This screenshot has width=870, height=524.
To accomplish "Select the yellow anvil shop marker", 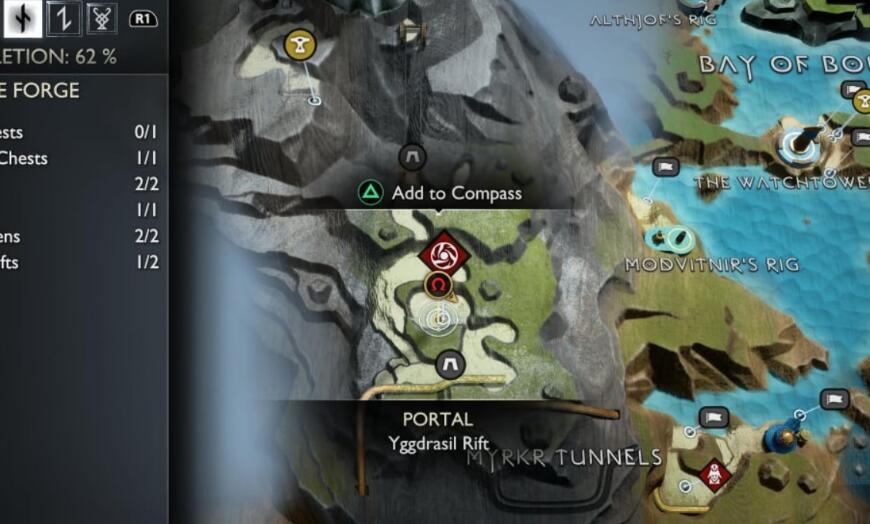I will (x=296, y=44).
